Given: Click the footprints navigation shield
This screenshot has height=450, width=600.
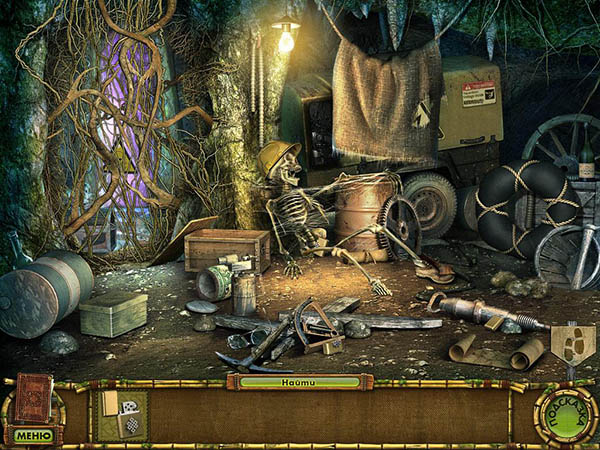Looking at the screenshot, I should 573,343.
